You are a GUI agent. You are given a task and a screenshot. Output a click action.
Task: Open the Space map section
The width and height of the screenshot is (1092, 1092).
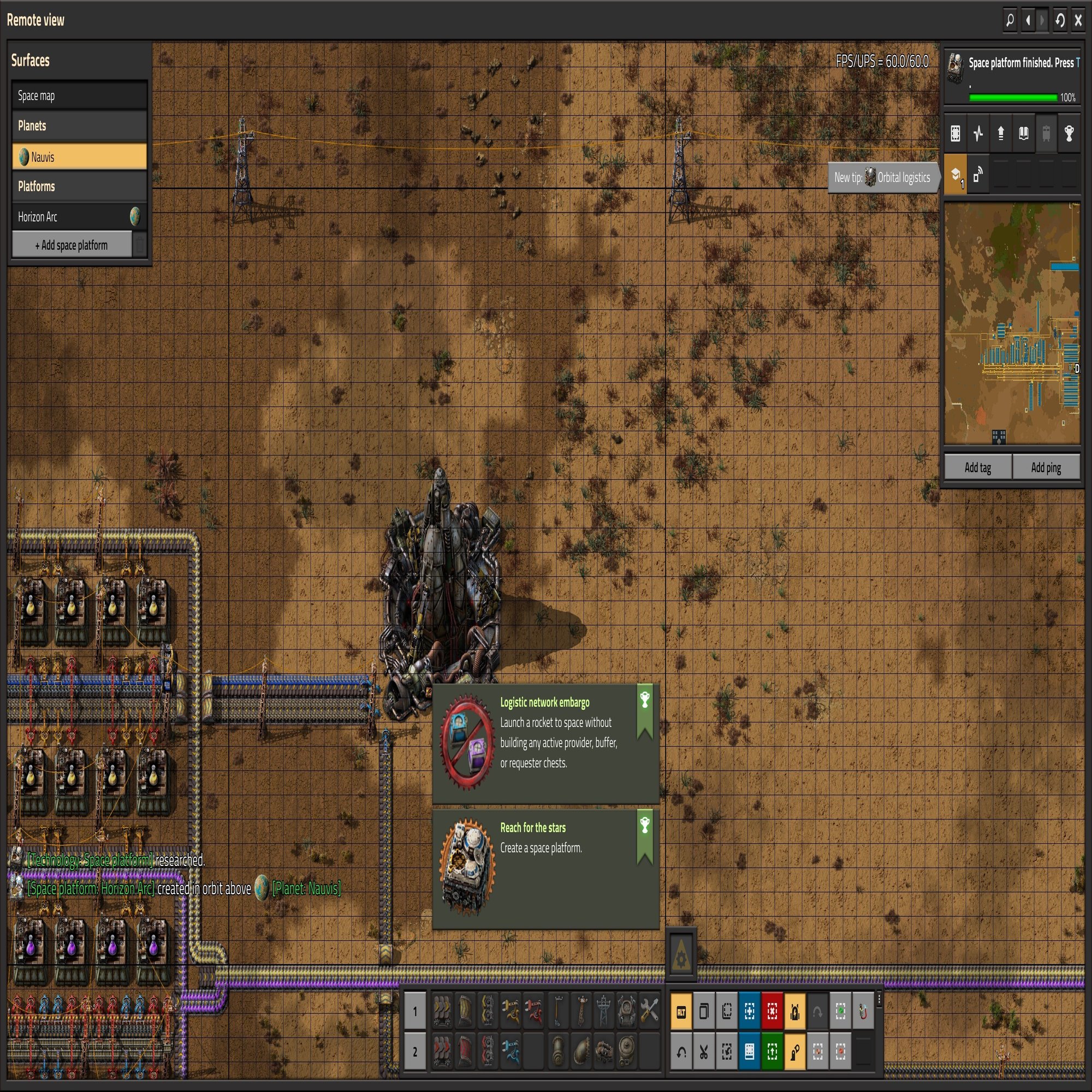[x=80, y=96]
